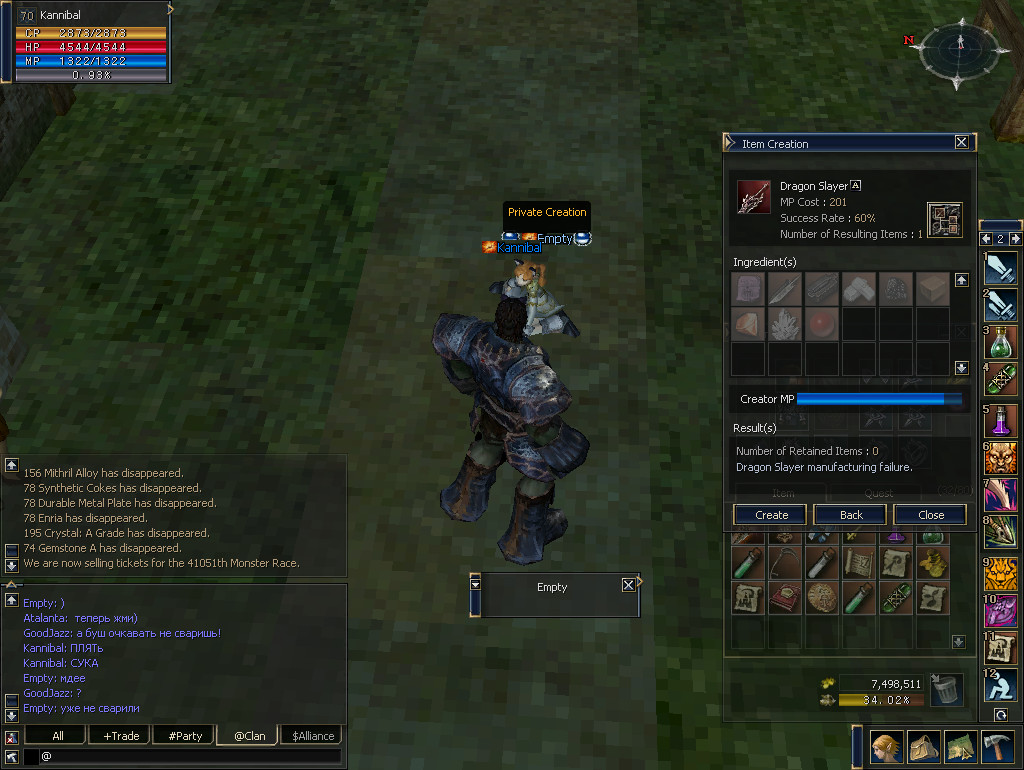Open the hammer icon in the bottom menu
1024x770 pixels.
tap(998, 746)
